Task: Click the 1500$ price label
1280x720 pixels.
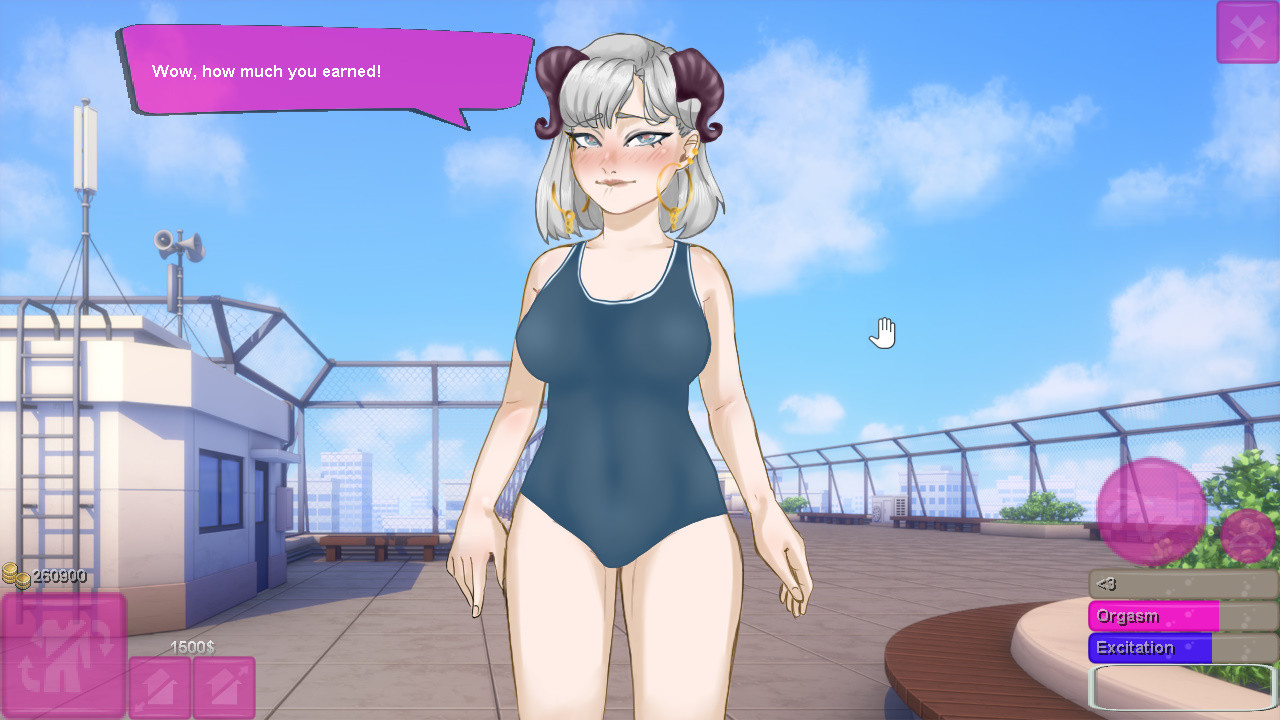Action: click(193, 647)
